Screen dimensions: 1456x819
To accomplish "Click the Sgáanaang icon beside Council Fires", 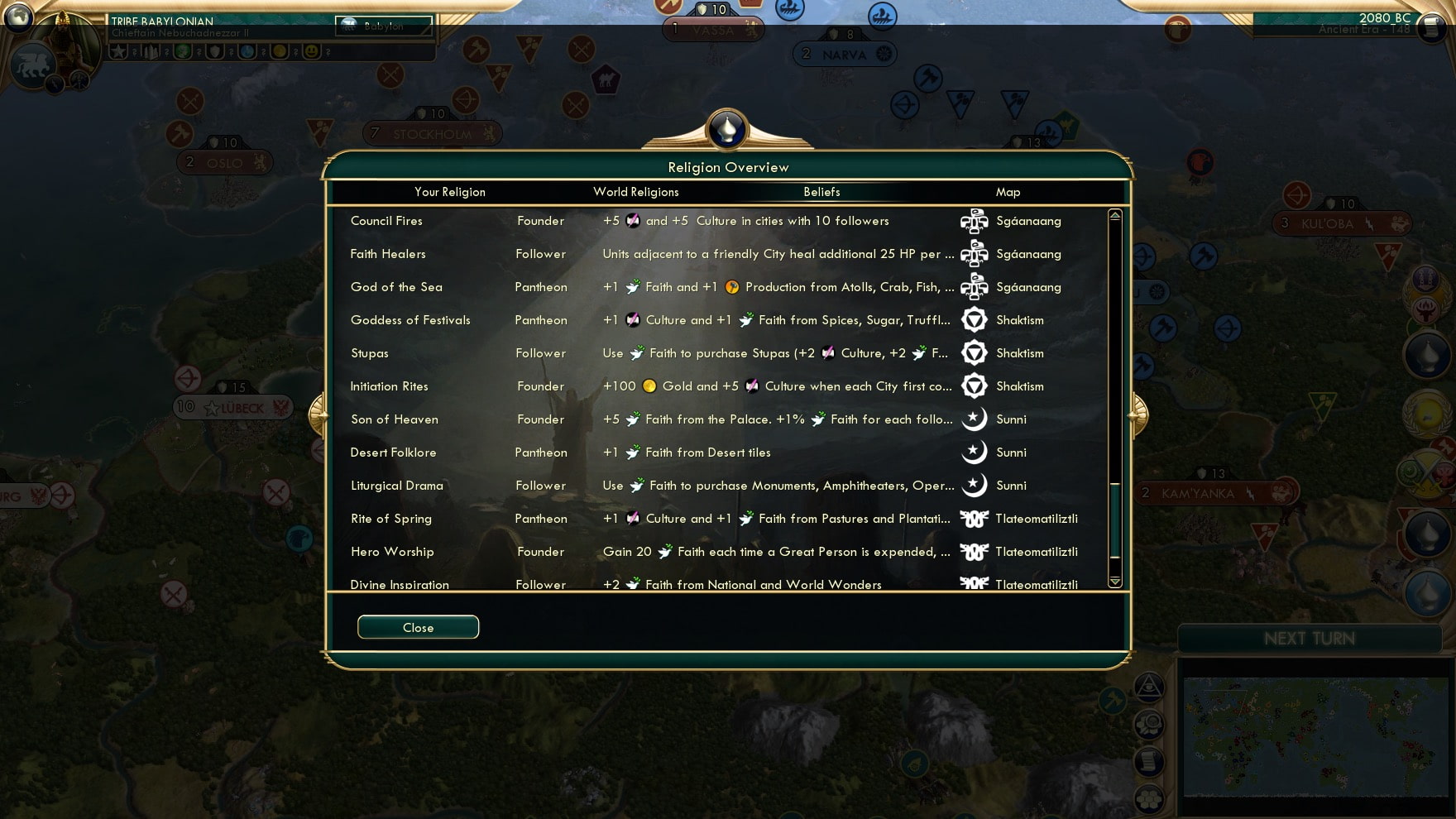I will pyautogui.click(x=975, y=221).
